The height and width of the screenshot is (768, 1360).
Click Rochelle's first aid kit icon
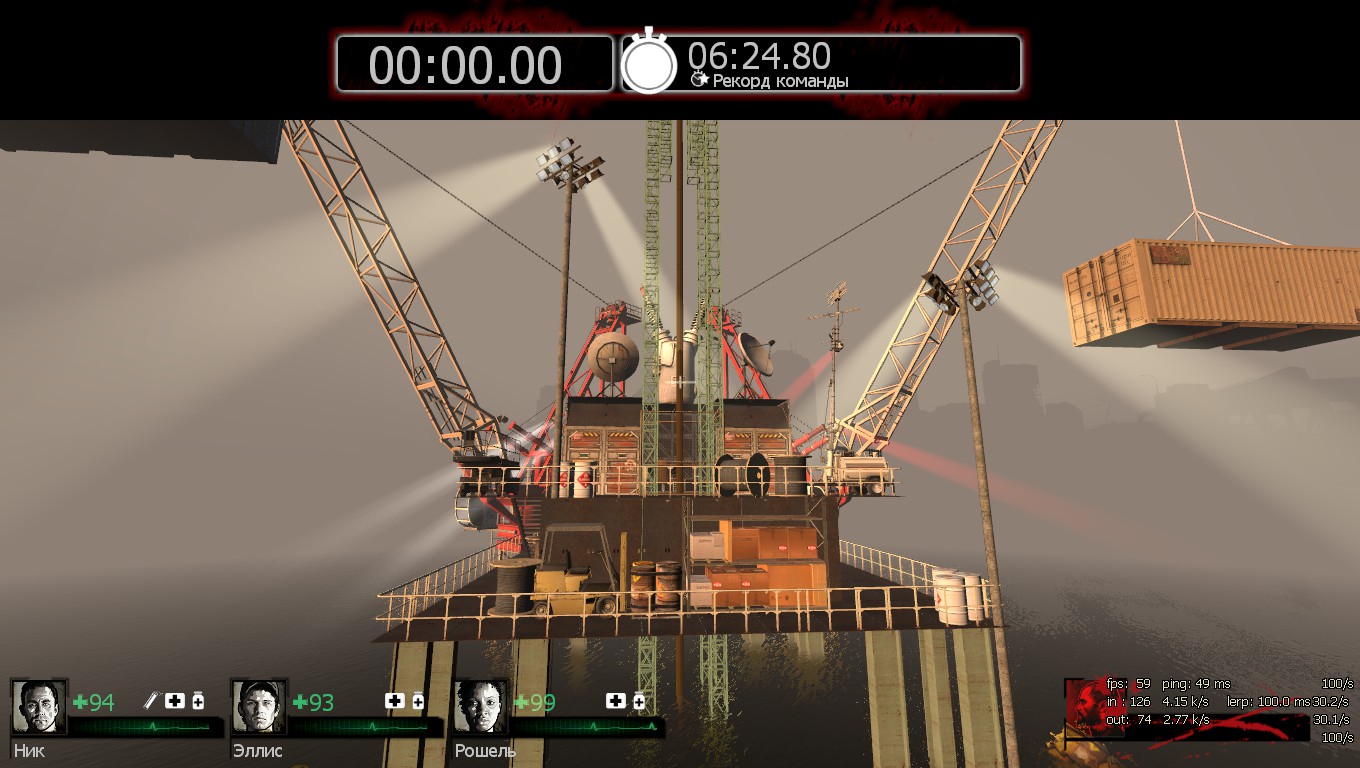point(615,701)
